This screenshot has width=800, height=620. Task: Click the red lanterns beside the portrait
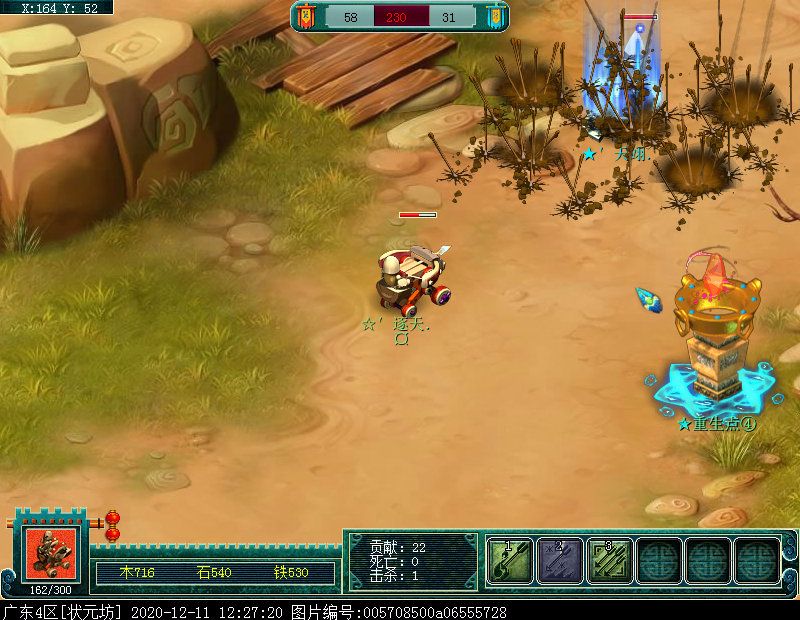pyautogui.click(x=112, y=526)
